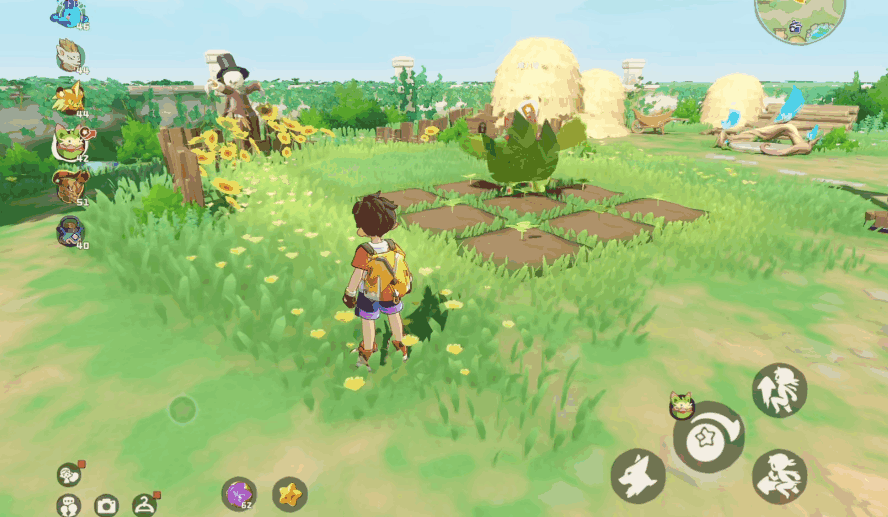Viewport: 888px width, 517px height.
Task: Select the green cat party creature
Action: [x=69, y=143]
